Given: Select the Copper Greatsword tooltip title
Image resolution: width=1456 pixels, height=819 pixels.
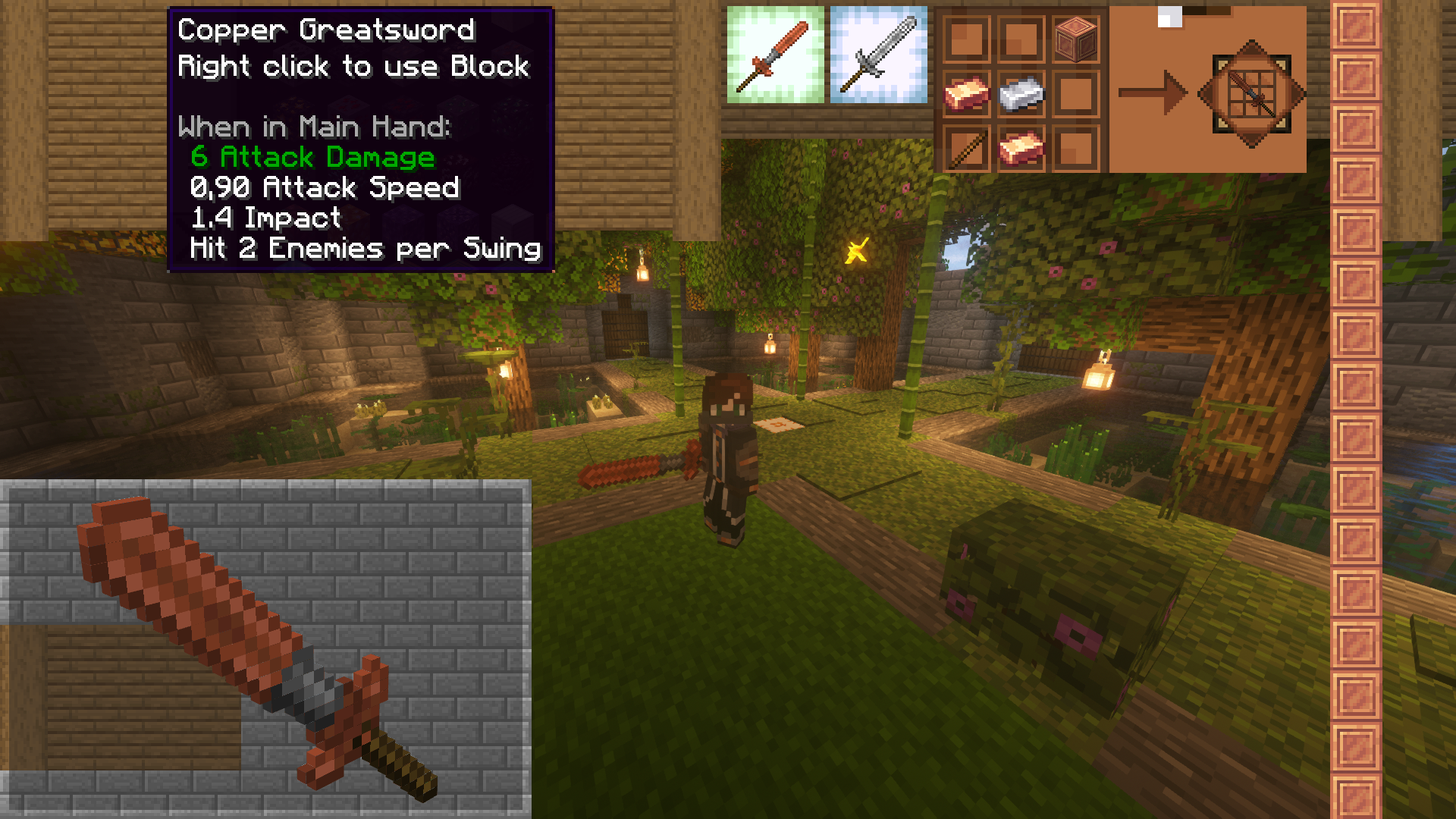Looking at the screenshot, I should [x=325, y=30].
